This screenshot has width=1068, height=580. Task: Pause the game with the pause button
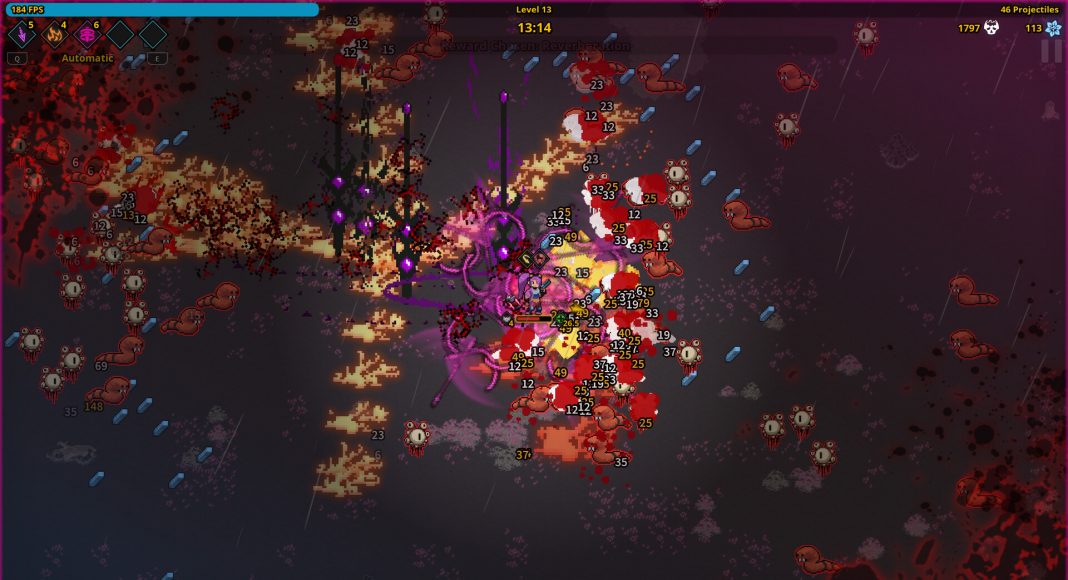click(1051, 51)
